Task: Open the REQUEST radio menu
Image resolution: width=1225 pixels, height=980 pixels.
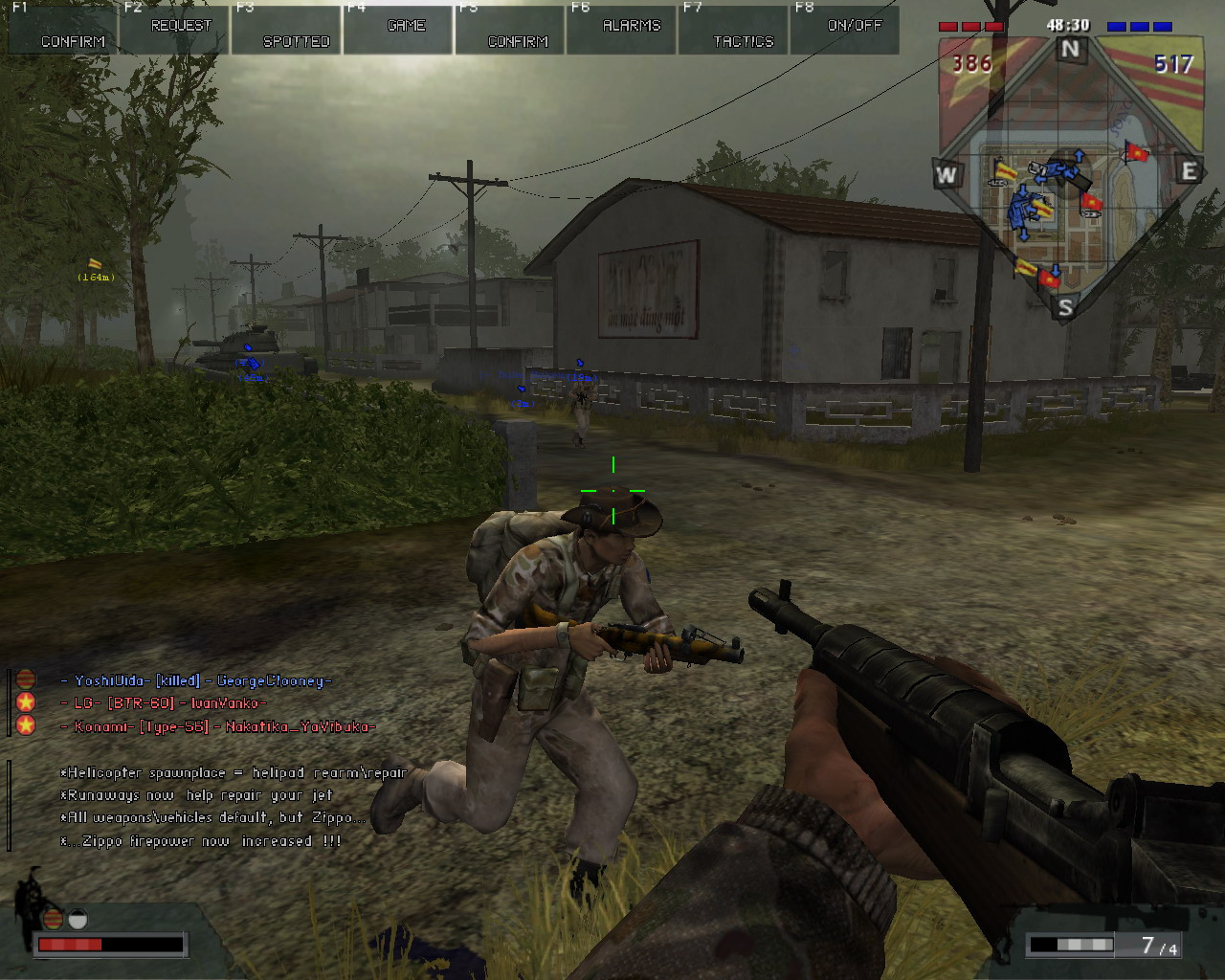Action: pyautogui.click(x=173, y=30)
